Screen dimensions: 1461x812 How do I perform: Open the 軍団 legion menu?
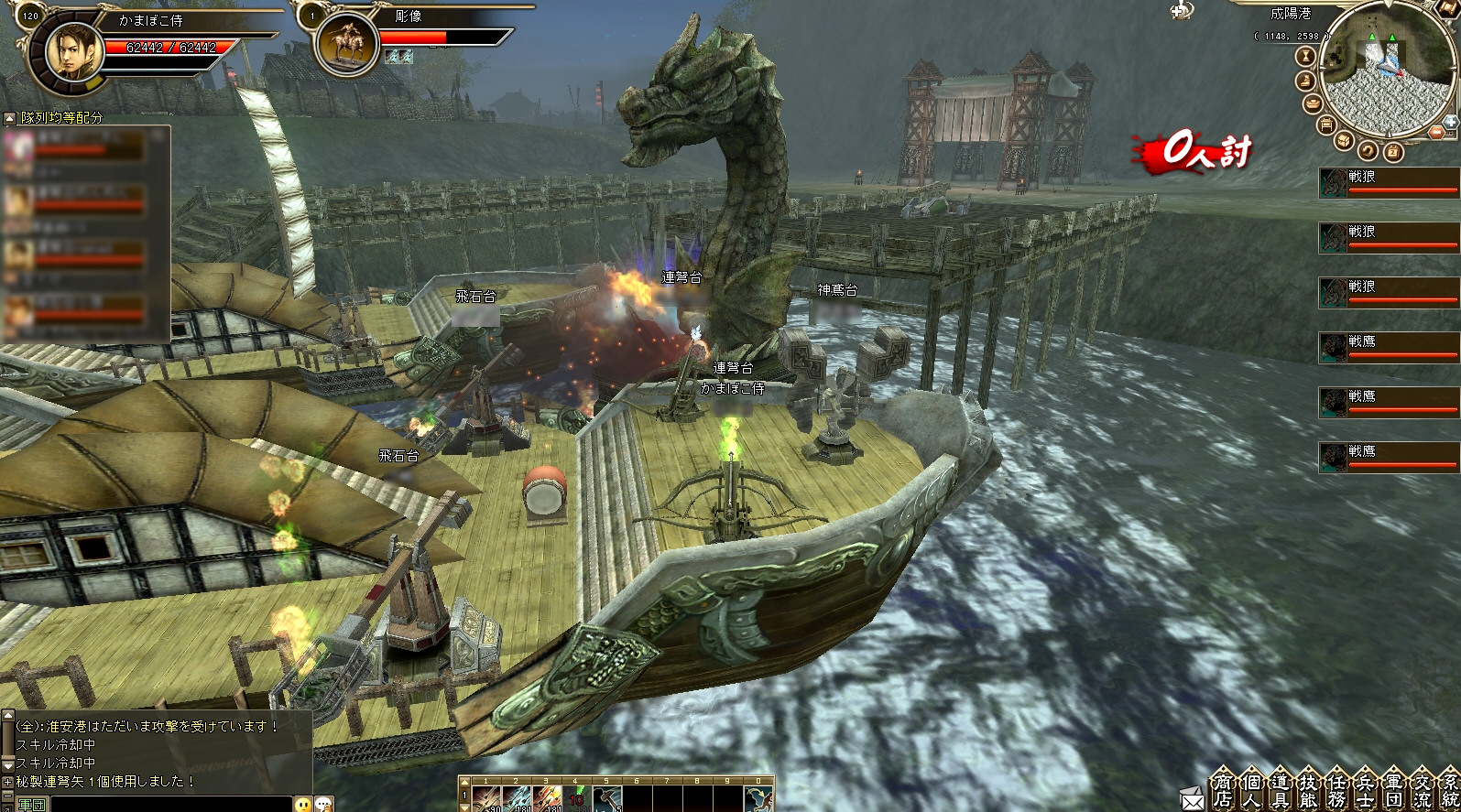point(1393,790)
